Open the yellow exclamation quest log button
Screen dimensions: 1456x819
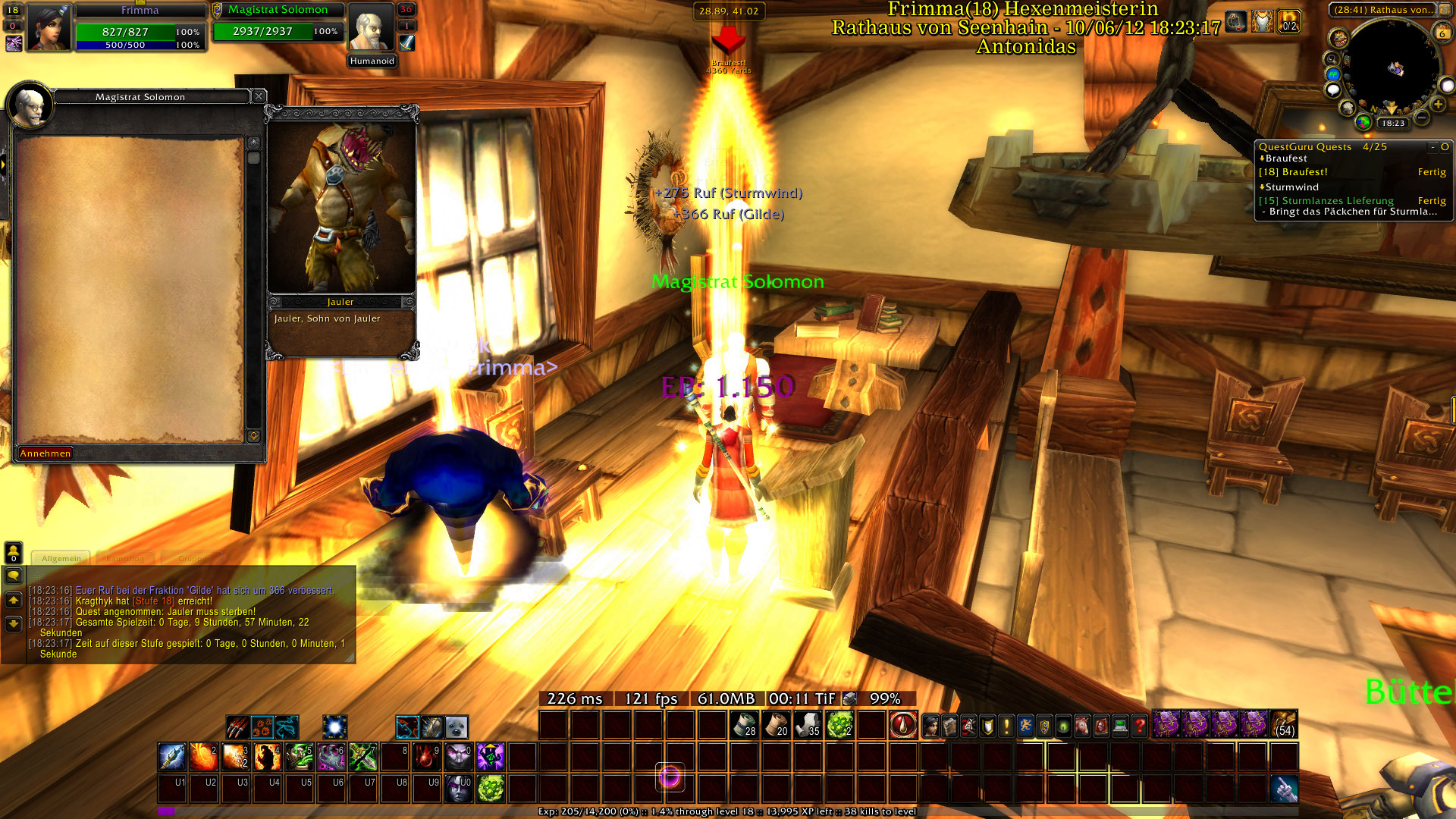[x=1006, y=726]
